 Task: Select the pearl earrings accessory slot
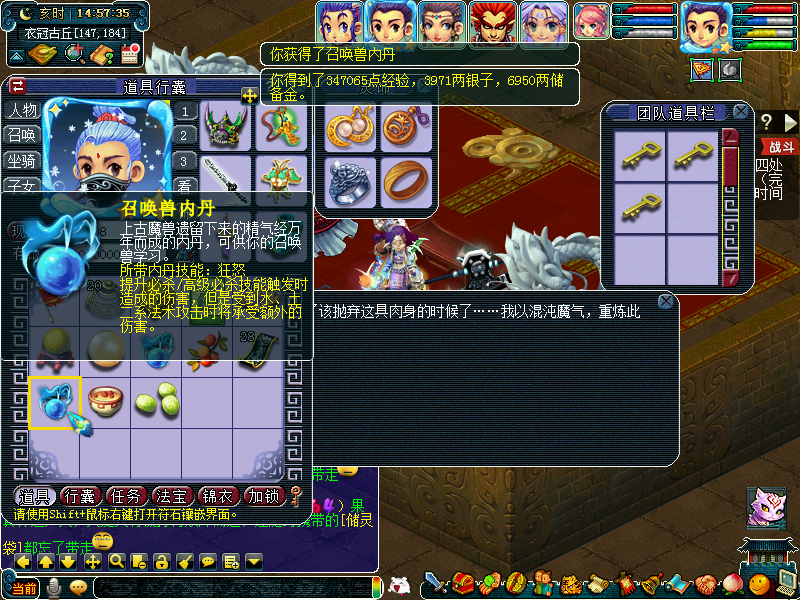coord(350,129)
